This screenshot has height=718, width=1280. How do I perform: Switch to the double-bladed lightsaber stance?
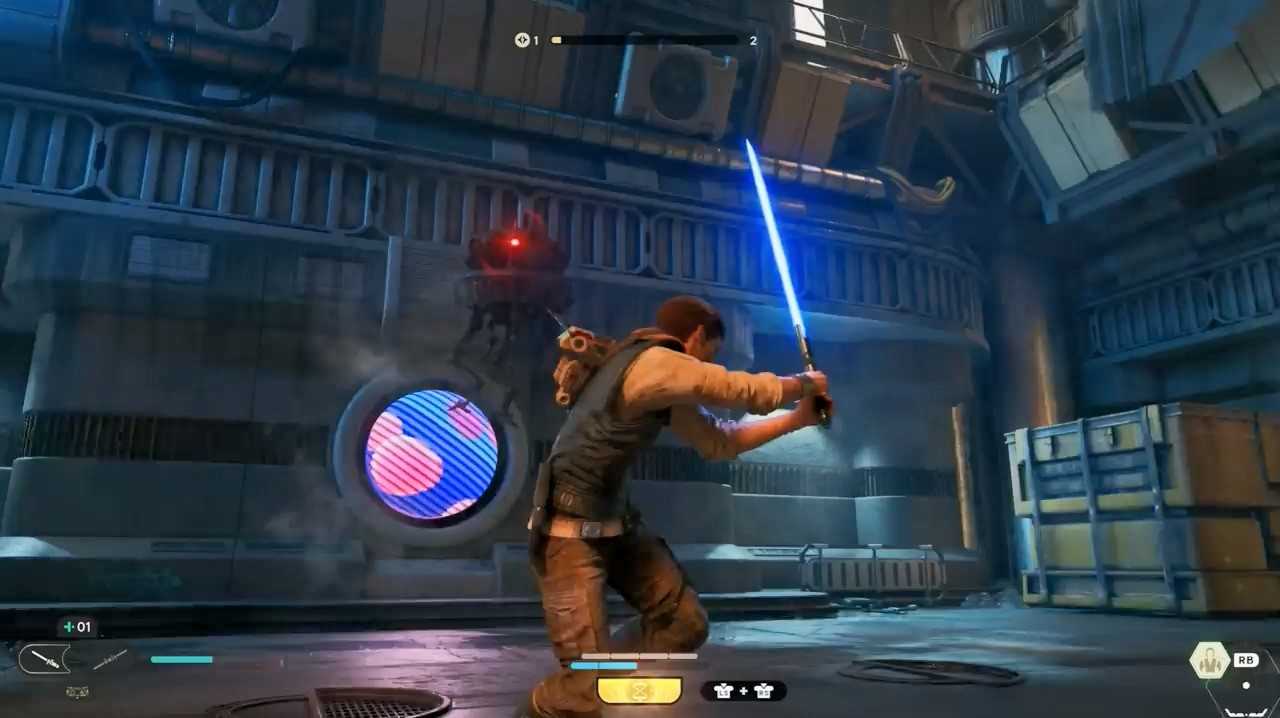pyautogui.click(x=110, y=658)
